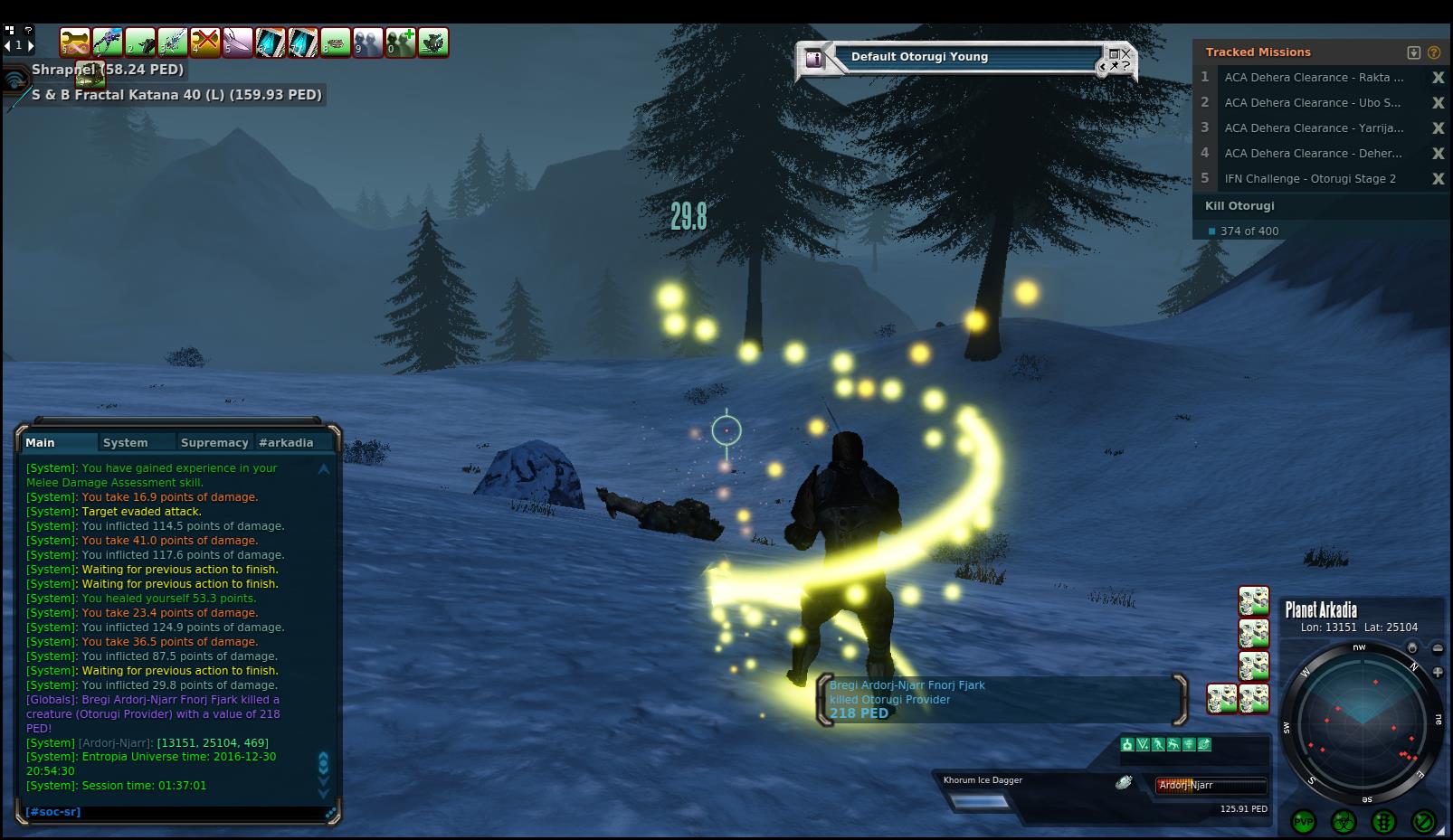Select the ACA Dehera Clearance Rakta mission
This screenshot has width=1453, height=840.
pos(1314,78)
